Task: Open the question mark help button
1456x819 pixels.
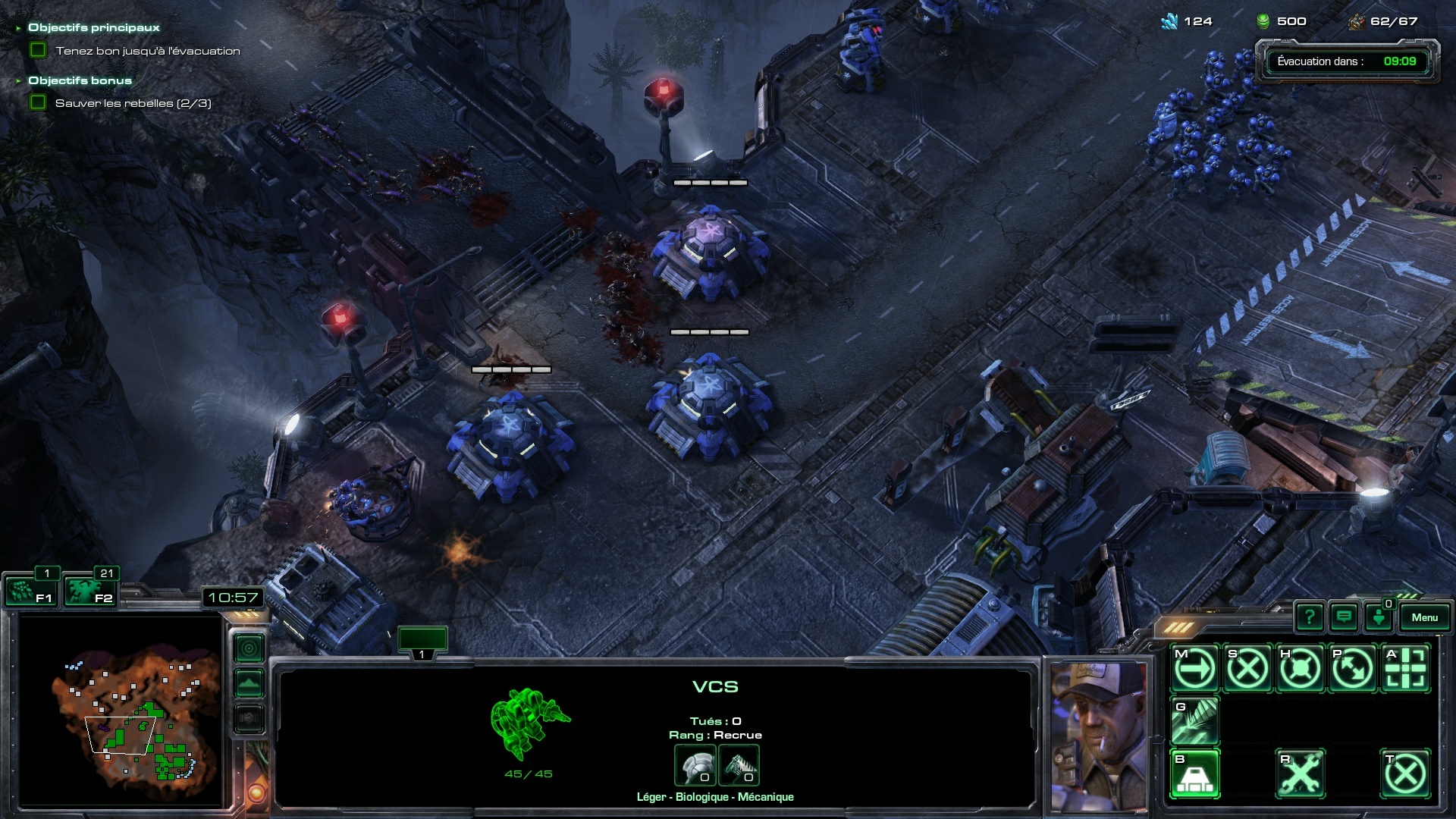Action: pos(1310,617)
